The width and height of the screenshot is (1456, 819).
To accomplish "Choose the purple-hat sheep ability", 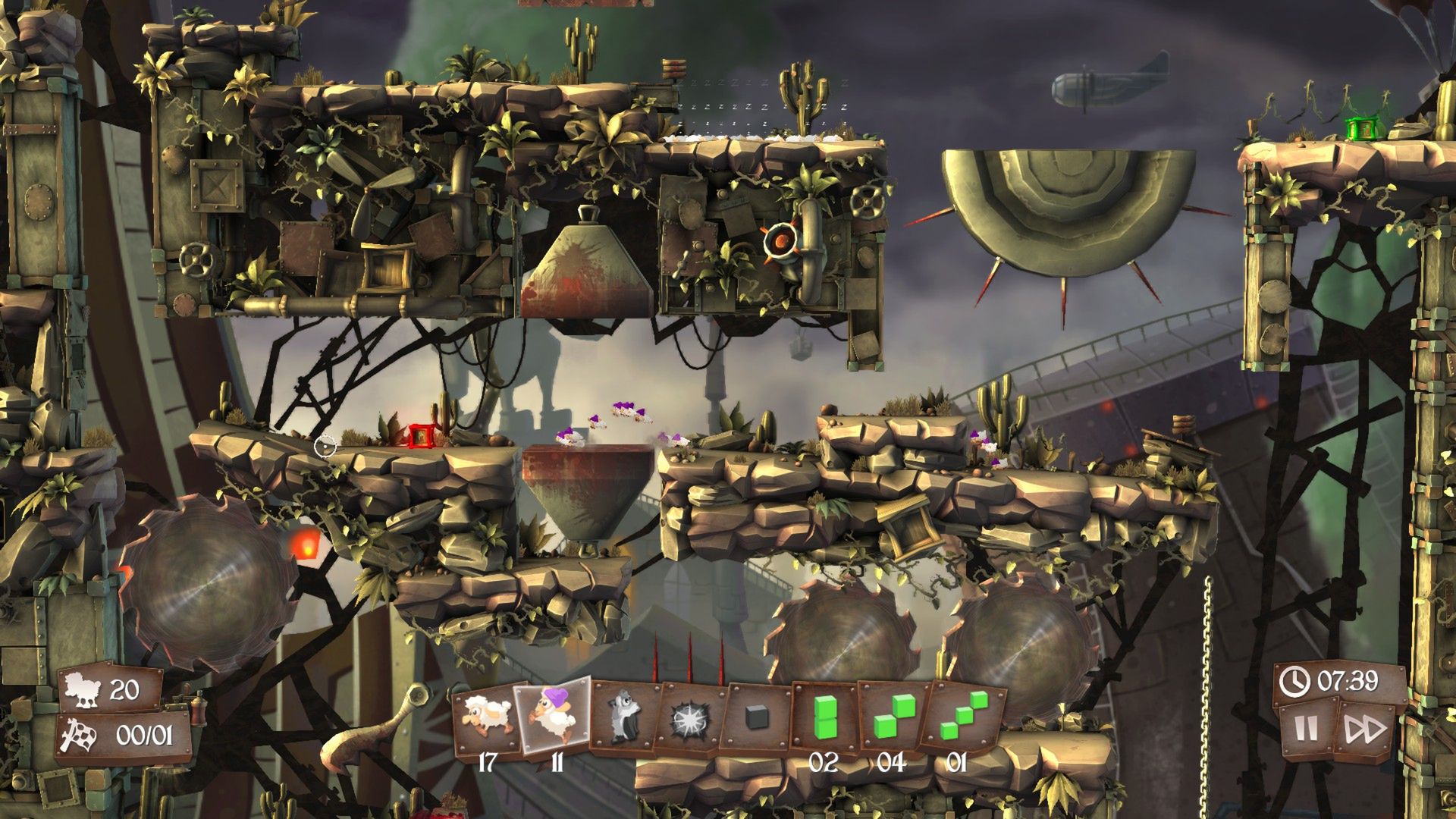I will point(553,715).
